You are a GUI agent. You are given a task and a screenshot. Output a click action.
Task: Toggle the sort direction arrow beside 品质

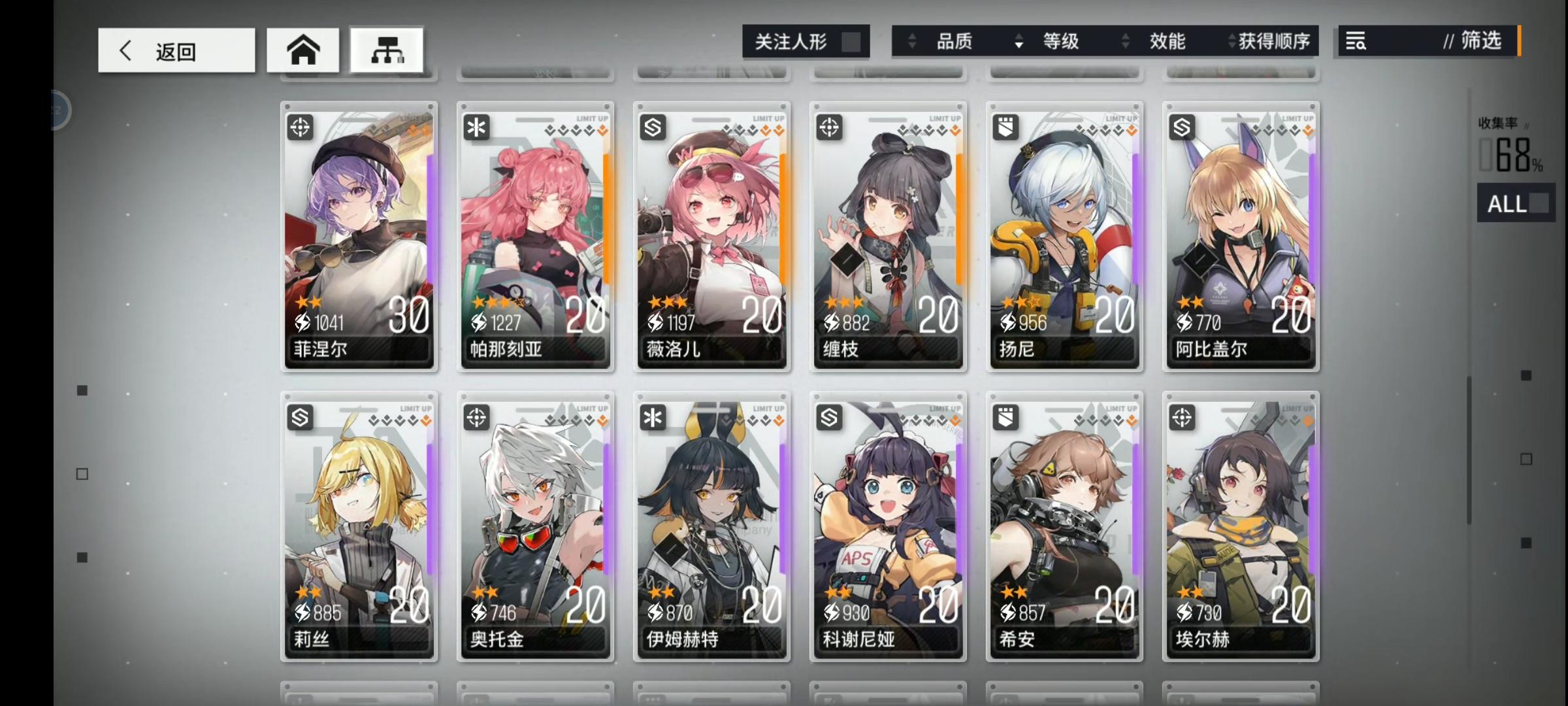(x=913, y=41)
